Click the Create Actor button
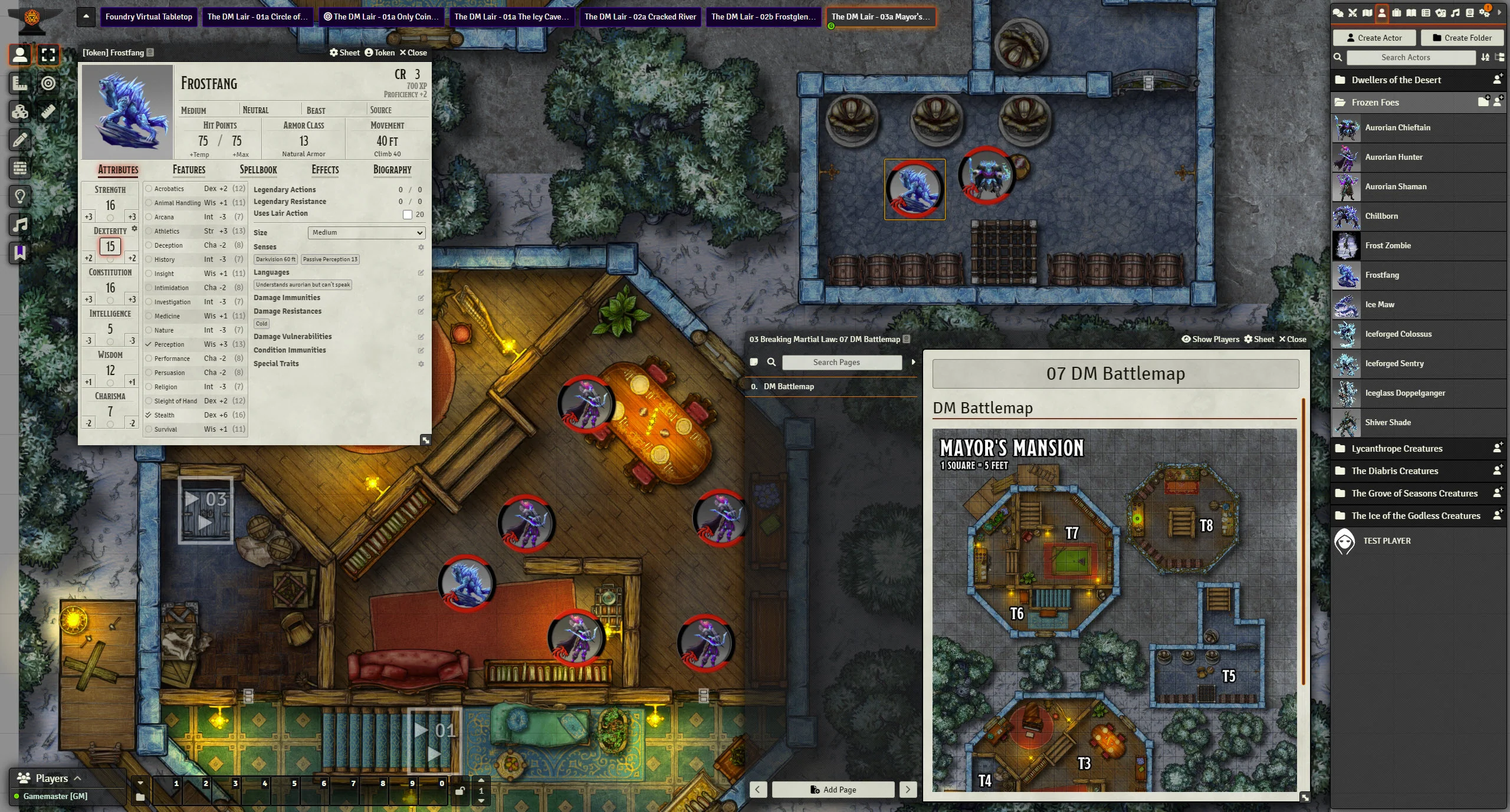The height and width of the screenshot is (812, 1510). (1374, 38)
